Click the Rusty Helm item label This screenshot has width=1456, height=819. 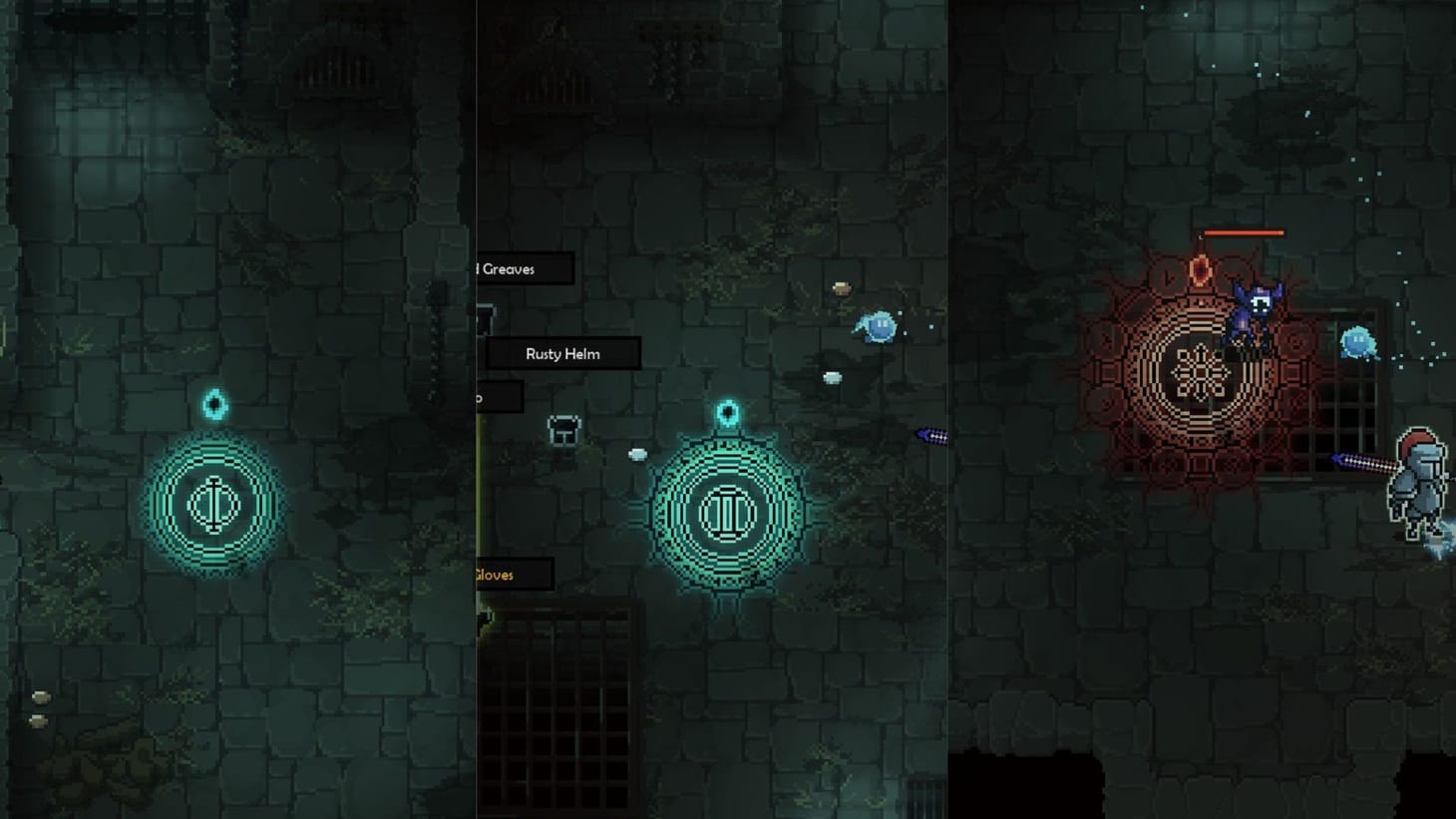(563, 353)
